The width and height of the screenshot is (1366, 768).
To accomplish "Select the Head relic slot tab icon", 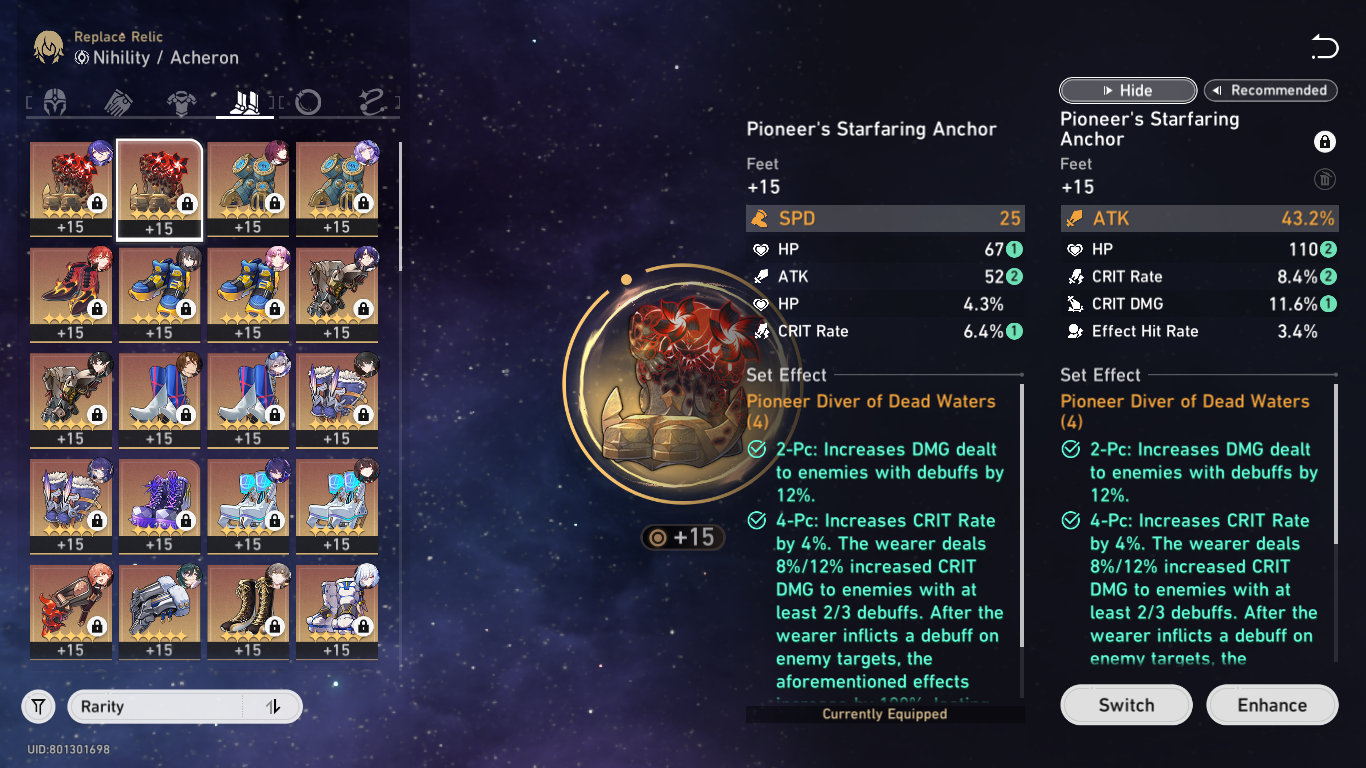I will pyautogui.click(x=54, y=102).
